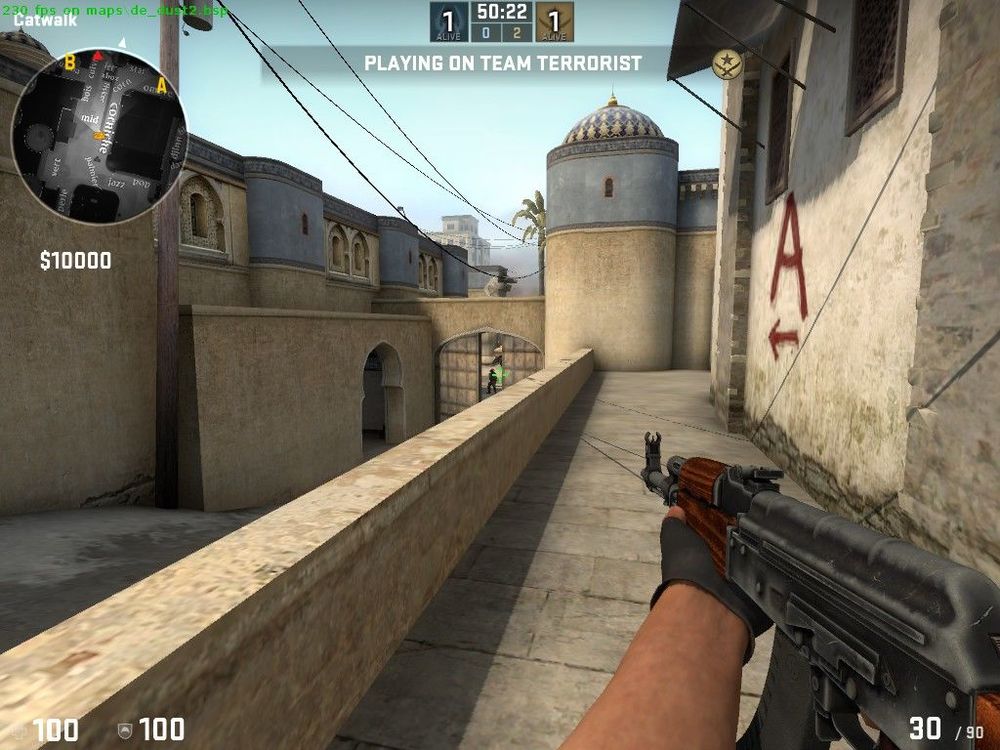
Task: Click the armor shield icon
Action: click(125, 731)
